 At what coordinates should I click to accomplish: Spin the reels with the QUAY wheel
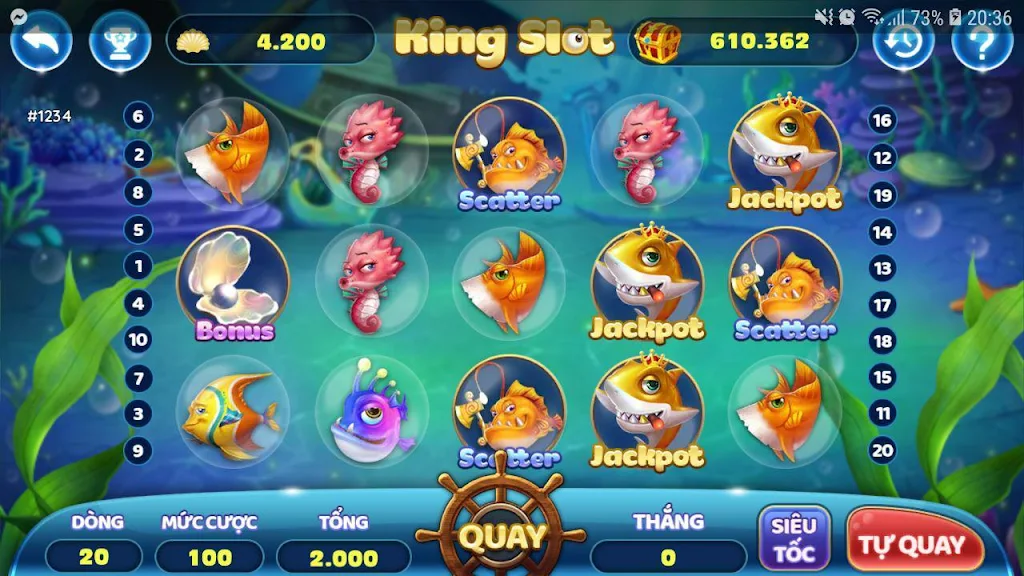tap(501, 536)
